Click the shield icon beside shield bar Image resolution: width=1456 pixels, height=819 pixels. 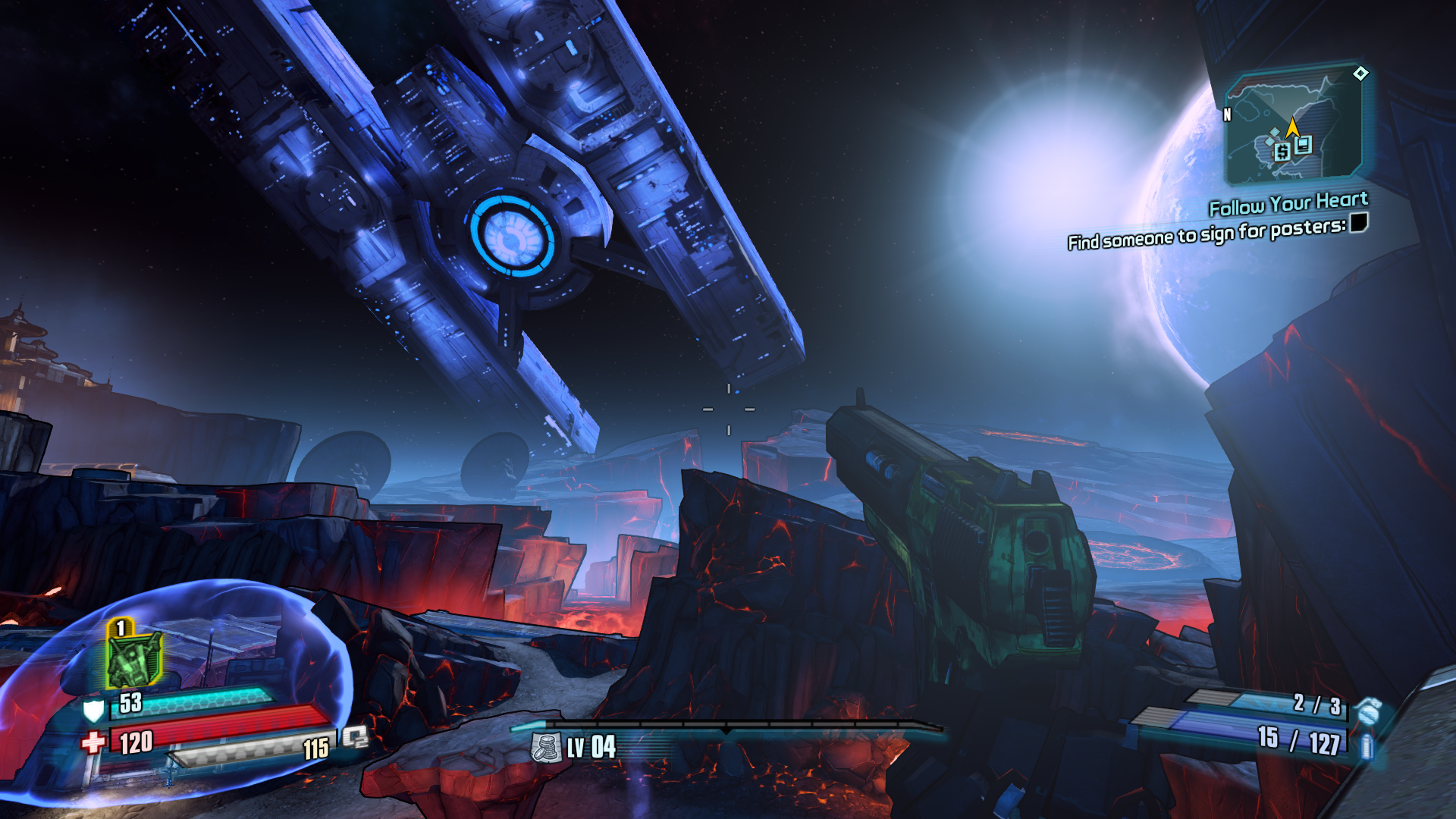93,710
